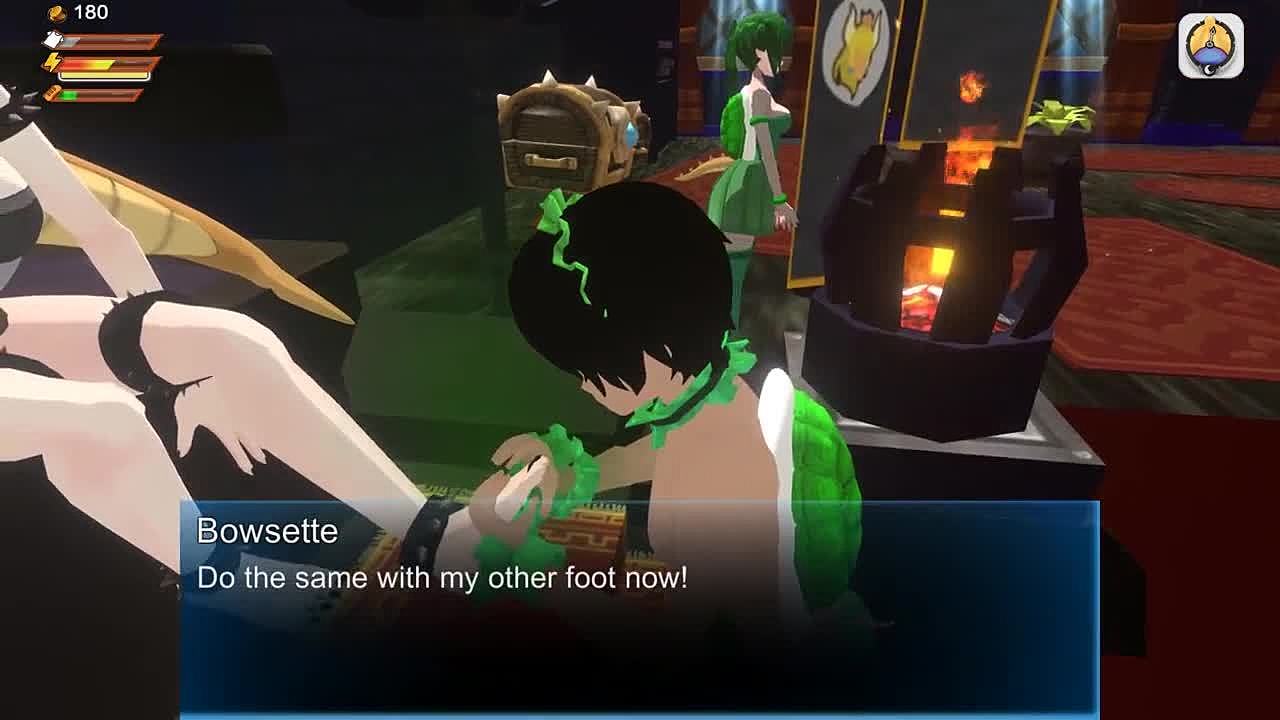Open the round character icon at top-right
The height and width of the screenshot is (720, 1280).
coord(1210,46)
